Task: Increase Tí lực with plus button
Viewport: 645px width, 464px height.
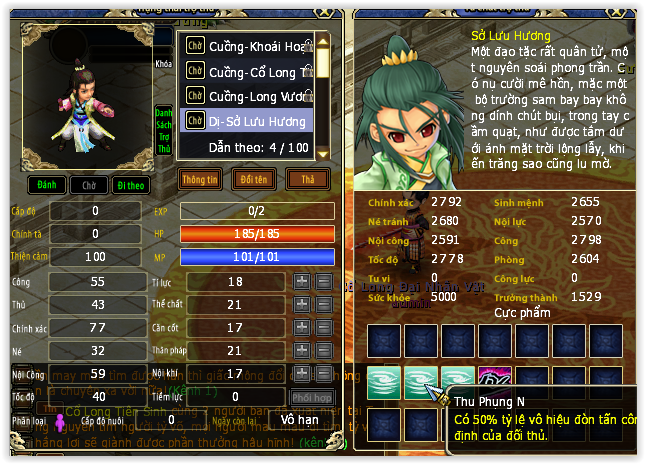Action: (302, 282)
